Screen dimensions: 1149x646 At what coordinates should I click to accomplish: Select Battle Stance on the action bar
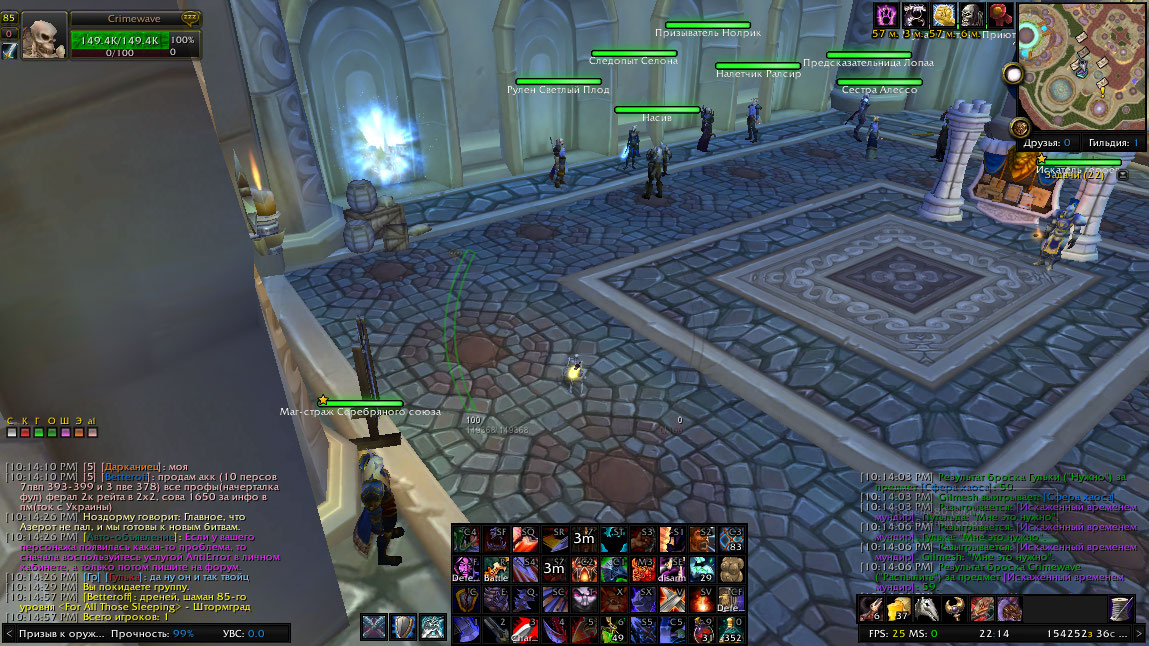(496, 569)
